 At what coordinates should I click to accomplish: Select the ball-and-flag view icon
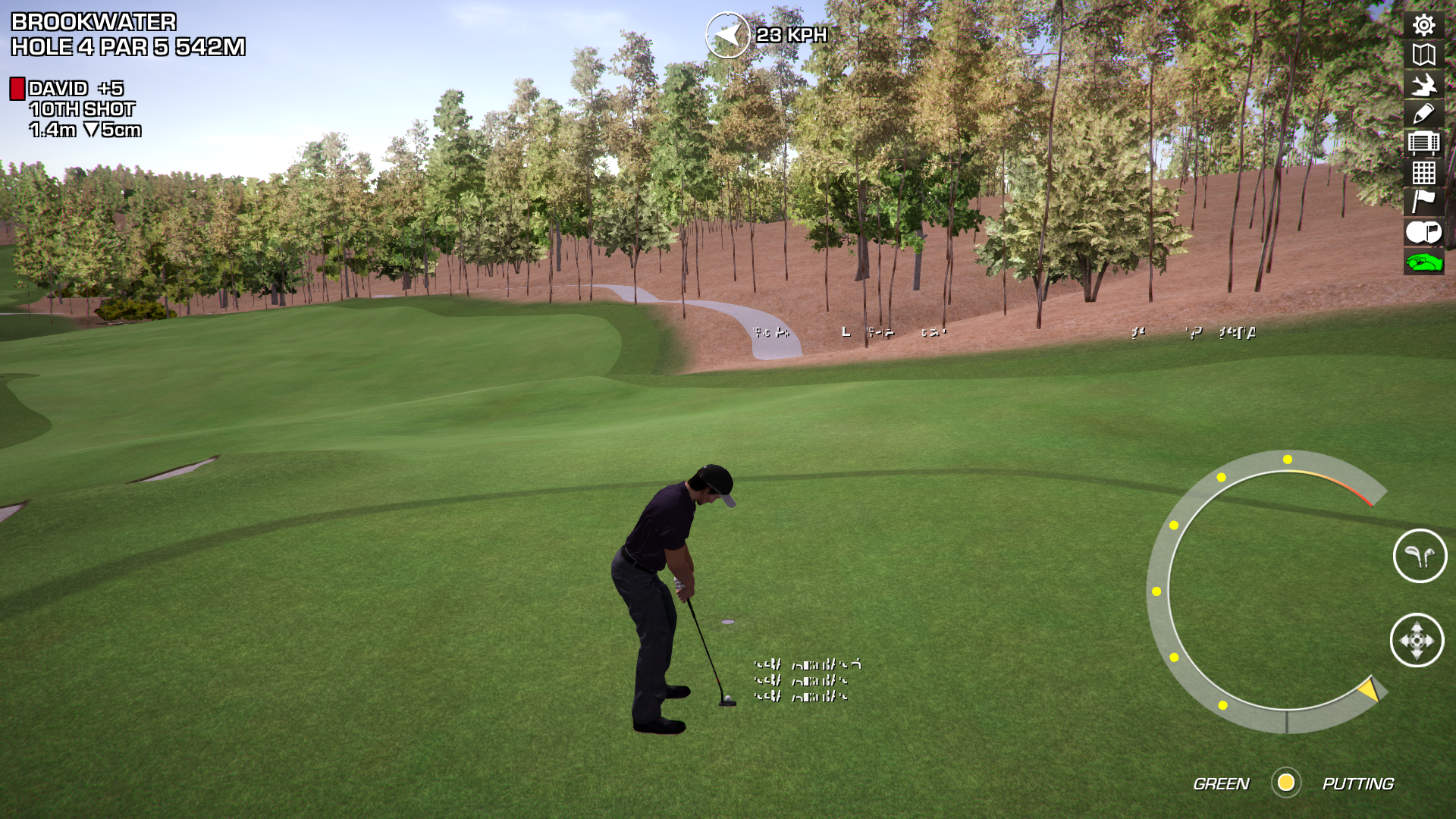[x=1423, y=232]
